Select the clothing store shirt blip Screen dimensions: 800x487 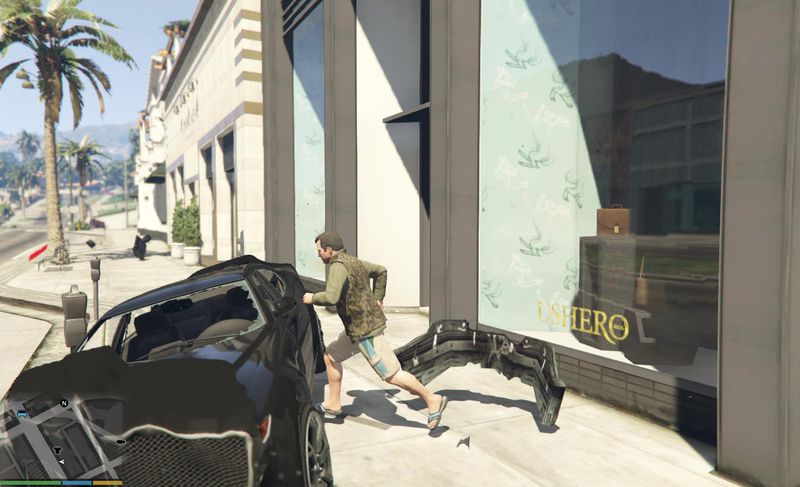coord(58,450)
